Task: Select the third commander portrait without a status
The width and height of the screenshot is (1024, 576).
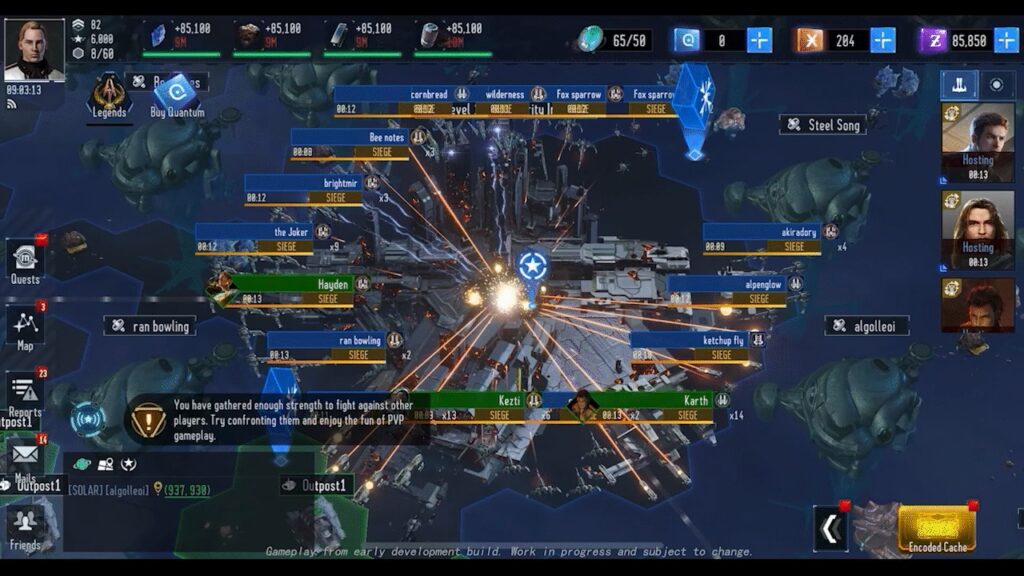Action: [x=964, y=304]
